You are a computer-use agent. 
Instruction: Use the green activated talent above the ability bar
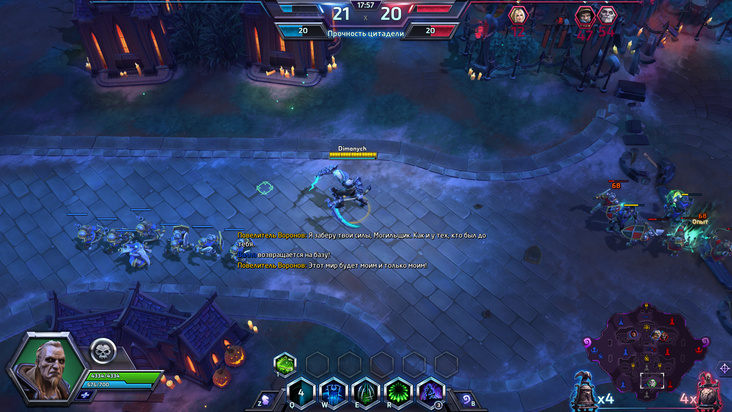pyautogui.click(x=285, y=363)
